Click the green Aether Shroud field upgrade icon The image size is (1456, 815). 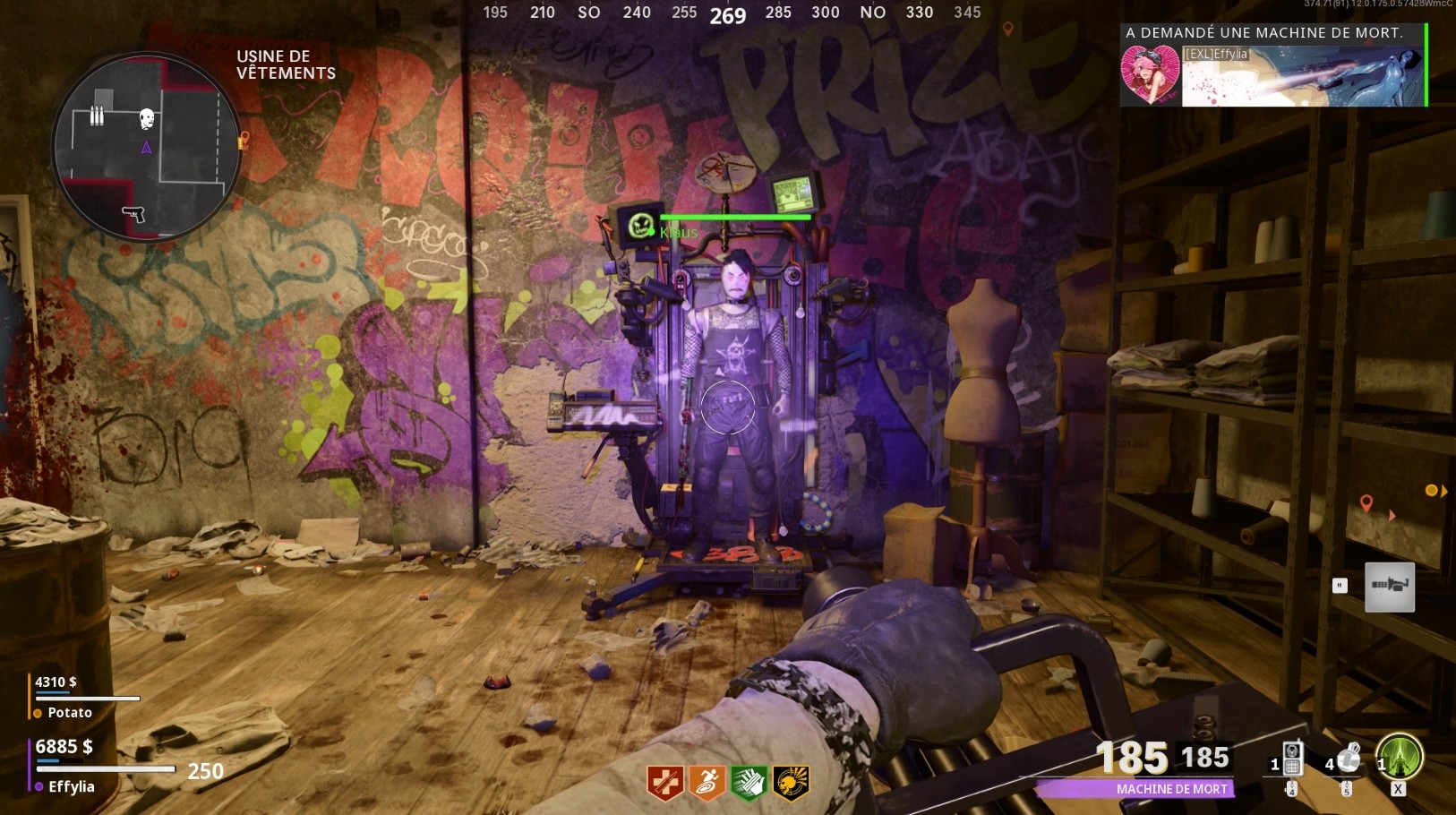click(1400, 757)
